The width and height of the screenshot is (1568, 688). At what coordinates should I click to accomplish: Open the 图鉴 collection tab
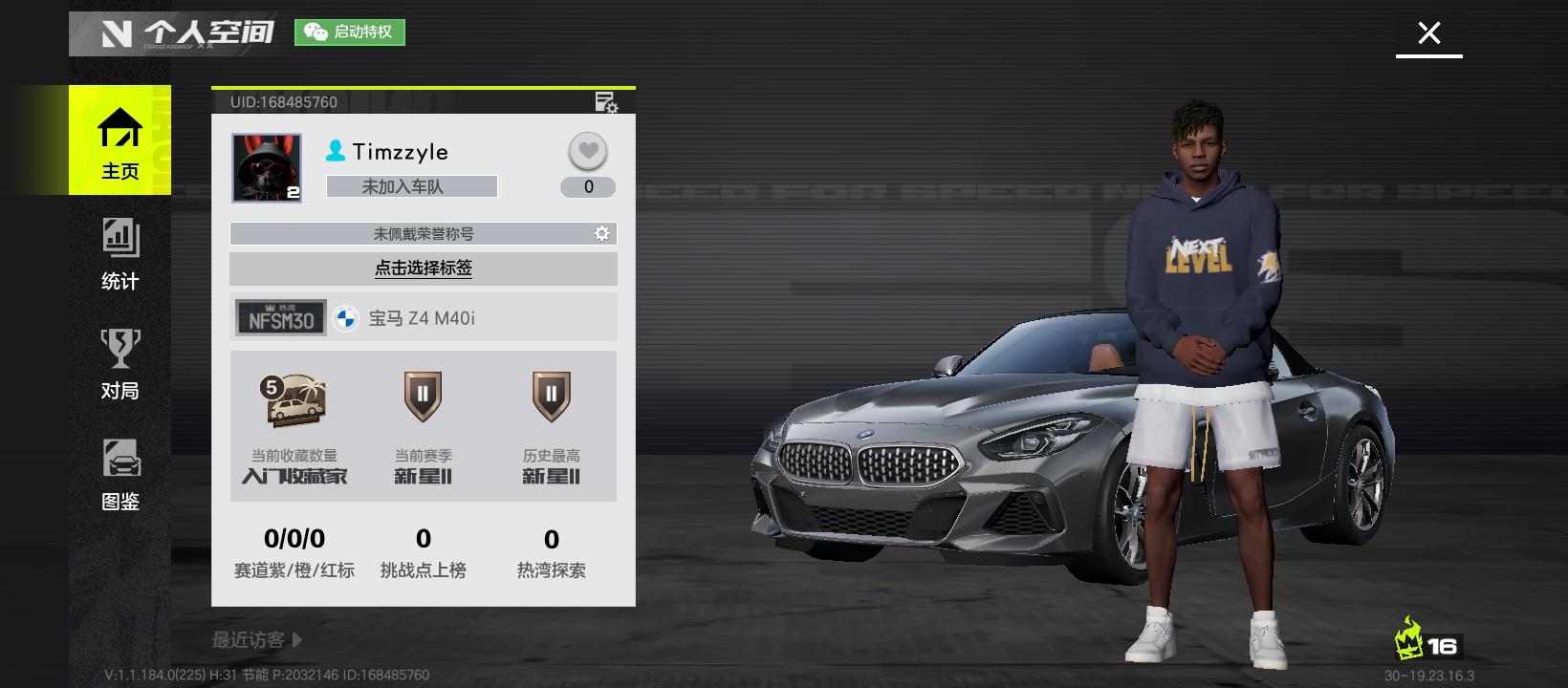(x=120, y=474)
